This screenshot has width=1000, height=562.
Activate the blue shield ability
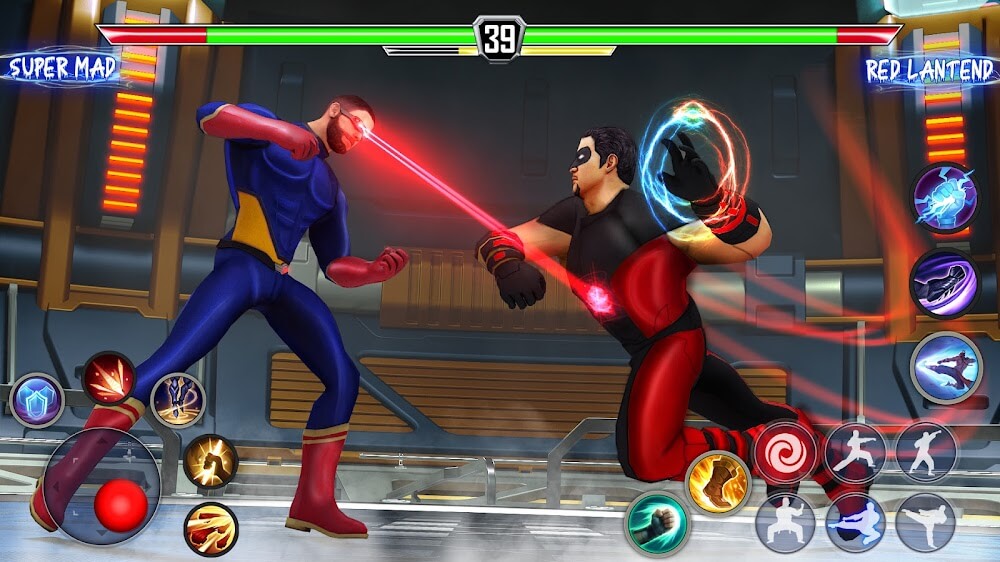pyautogui.click(x=37, y=400)
